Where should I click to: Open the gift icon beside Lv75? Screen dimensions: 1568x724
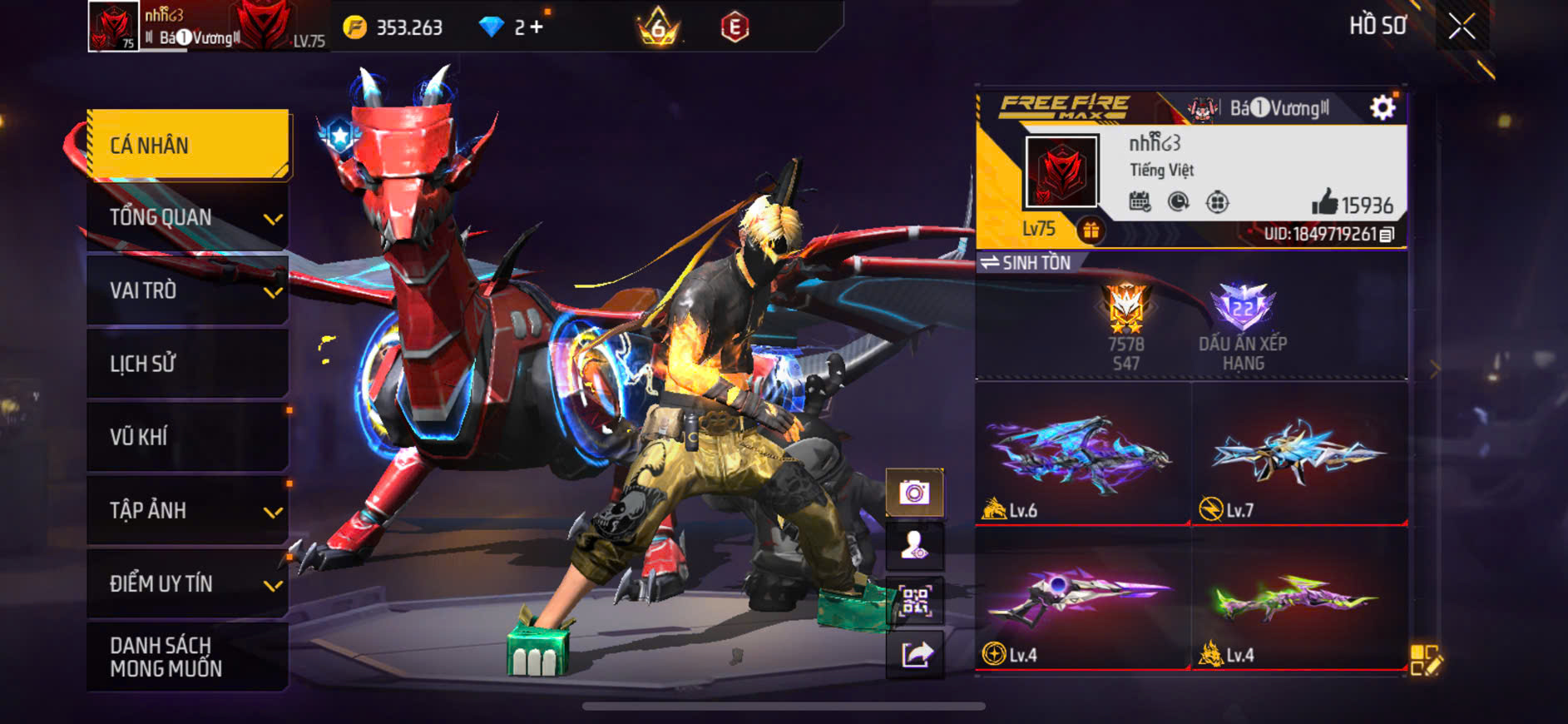coord(1091,230)
